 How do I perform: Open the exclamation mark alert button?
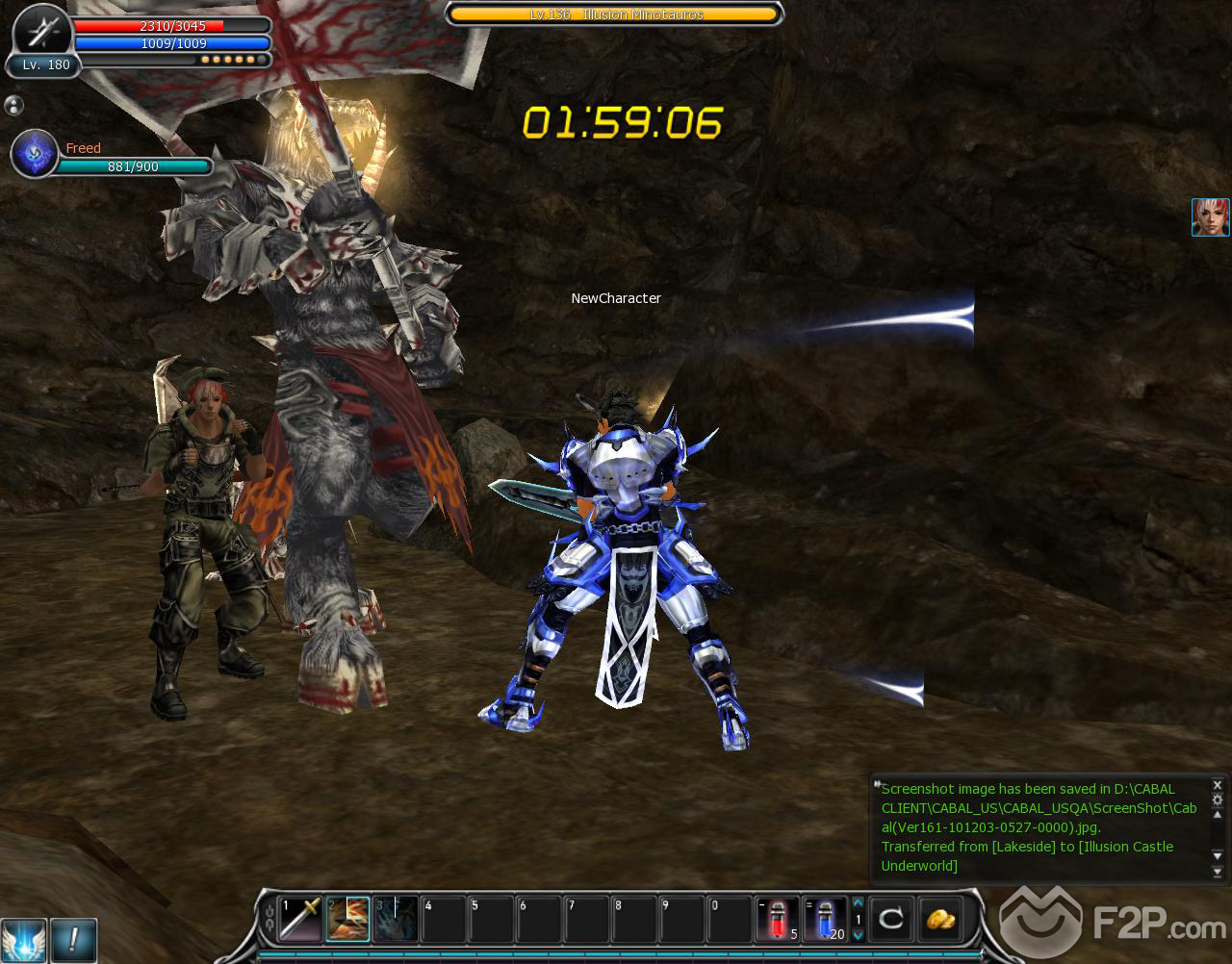click(x=73, y=939)
